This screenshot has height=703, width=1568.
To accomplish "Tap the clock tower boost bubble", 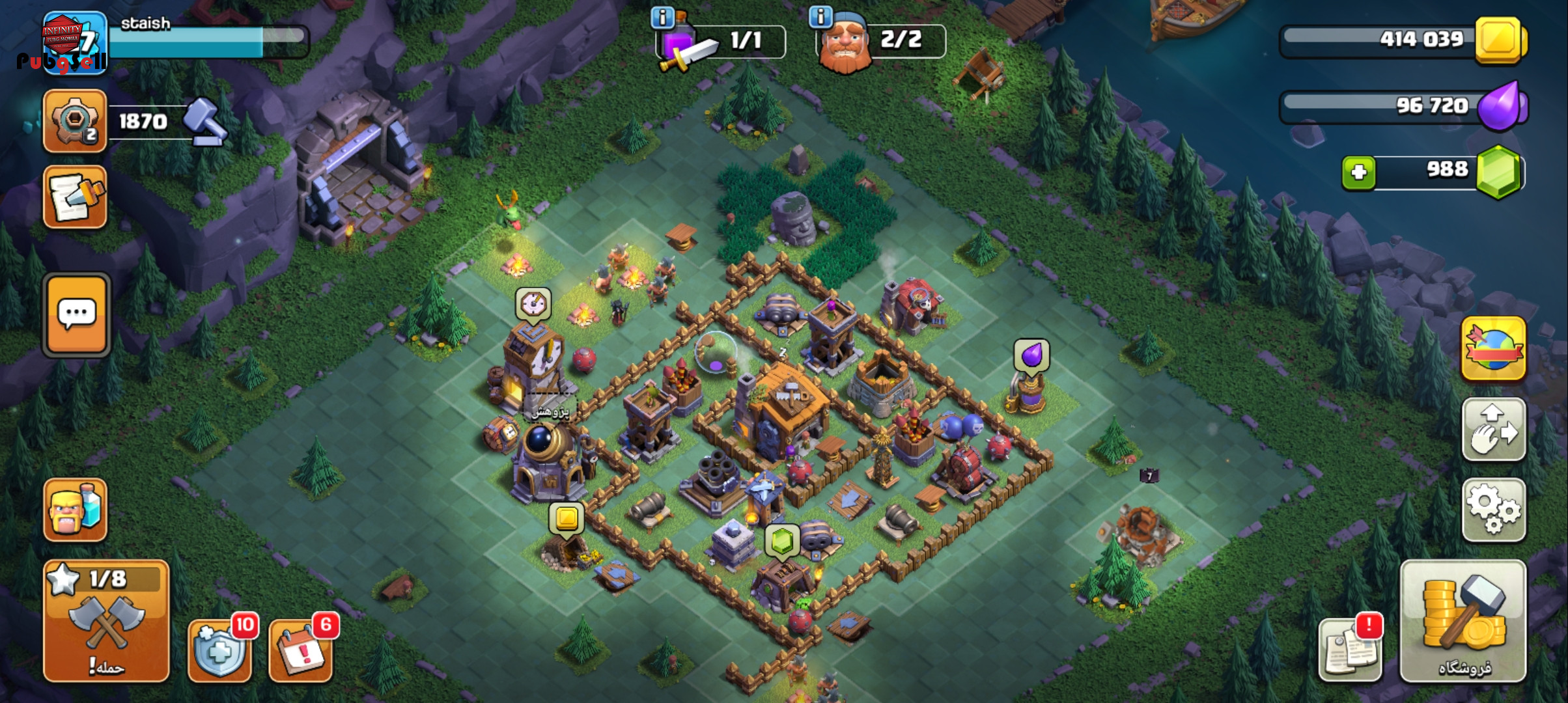I will click(x=533, y=303).
